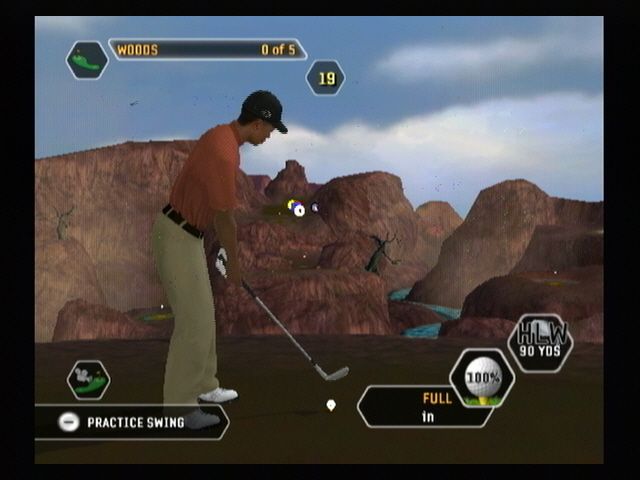
Task: Open the green hole layout icon
Action: point(87,61)
